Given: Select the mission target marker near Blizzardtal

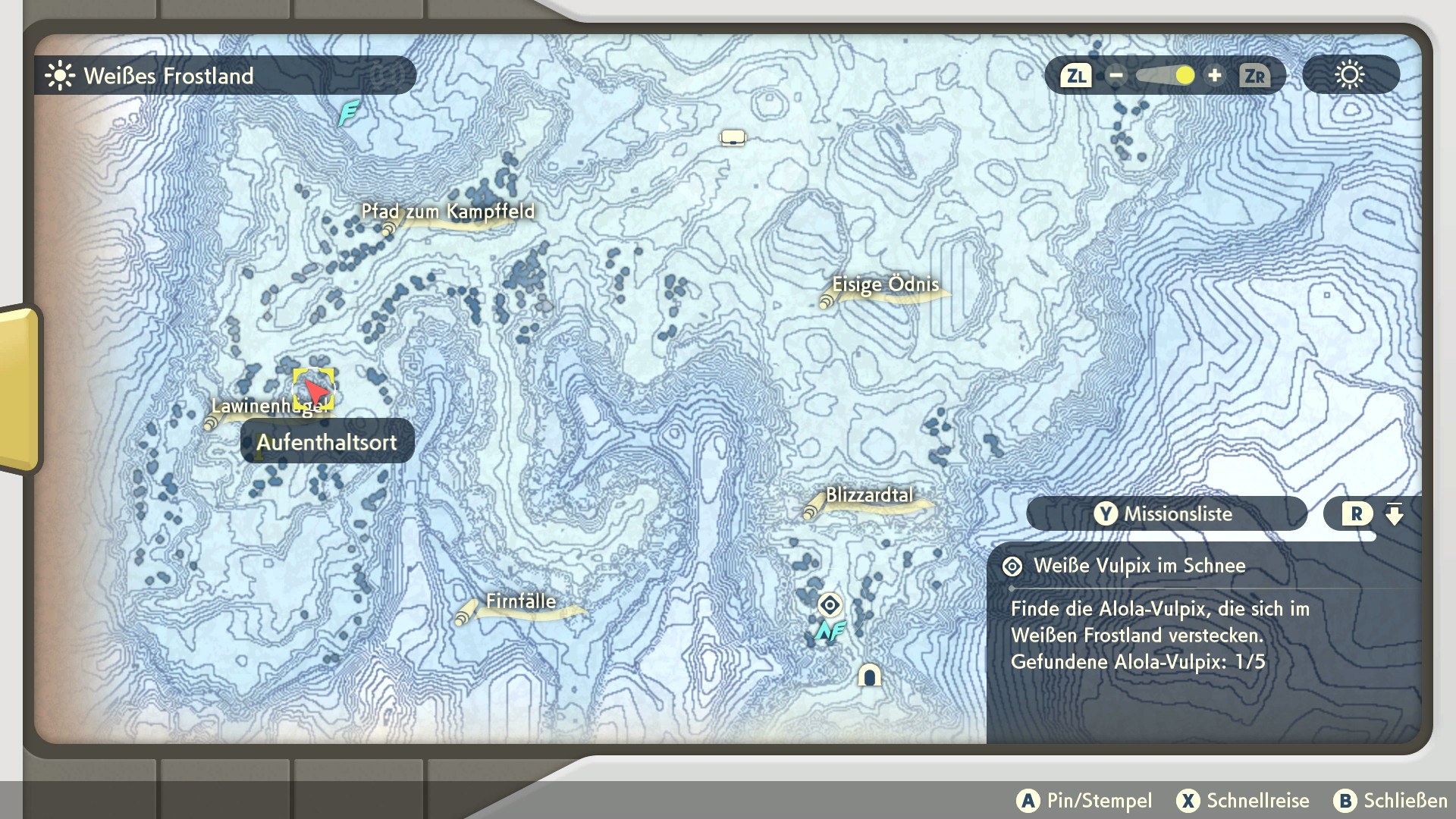Looking at the screenshot, I should pos(830,605).
